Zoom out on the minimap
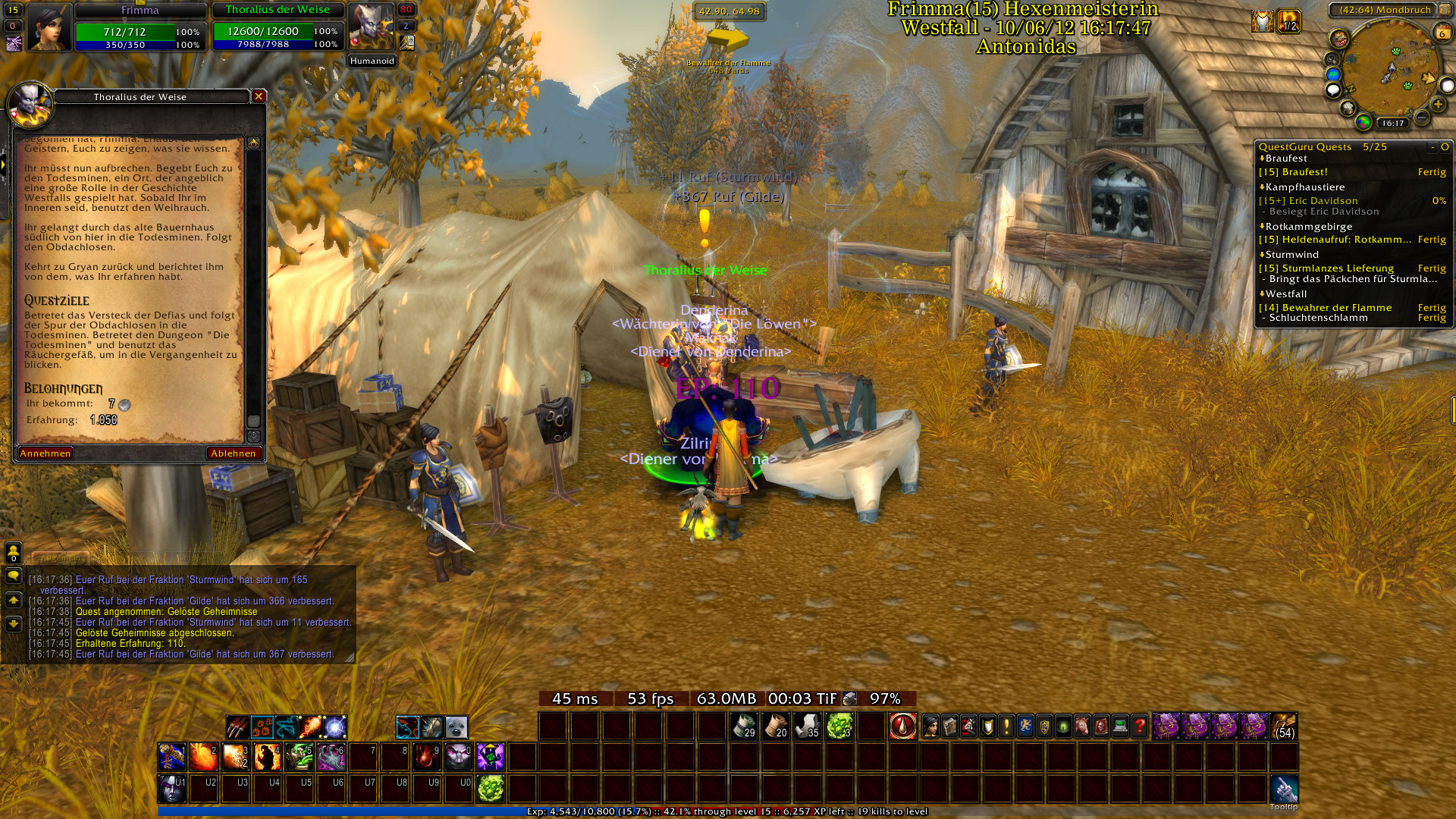The image size is (1456, 819). [1422, 118]
